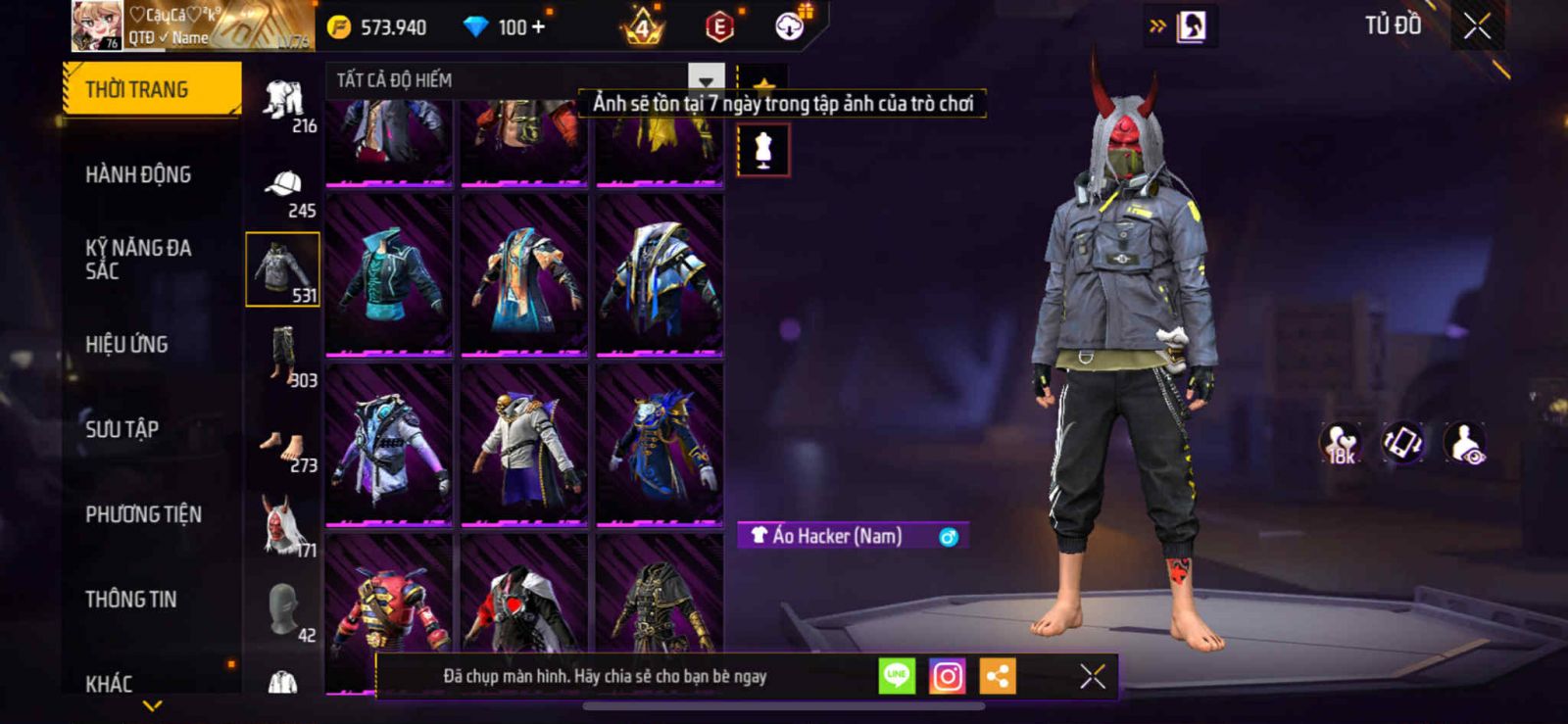
Task: Switch to the Hành Động tab
Action: coord(138,174)
